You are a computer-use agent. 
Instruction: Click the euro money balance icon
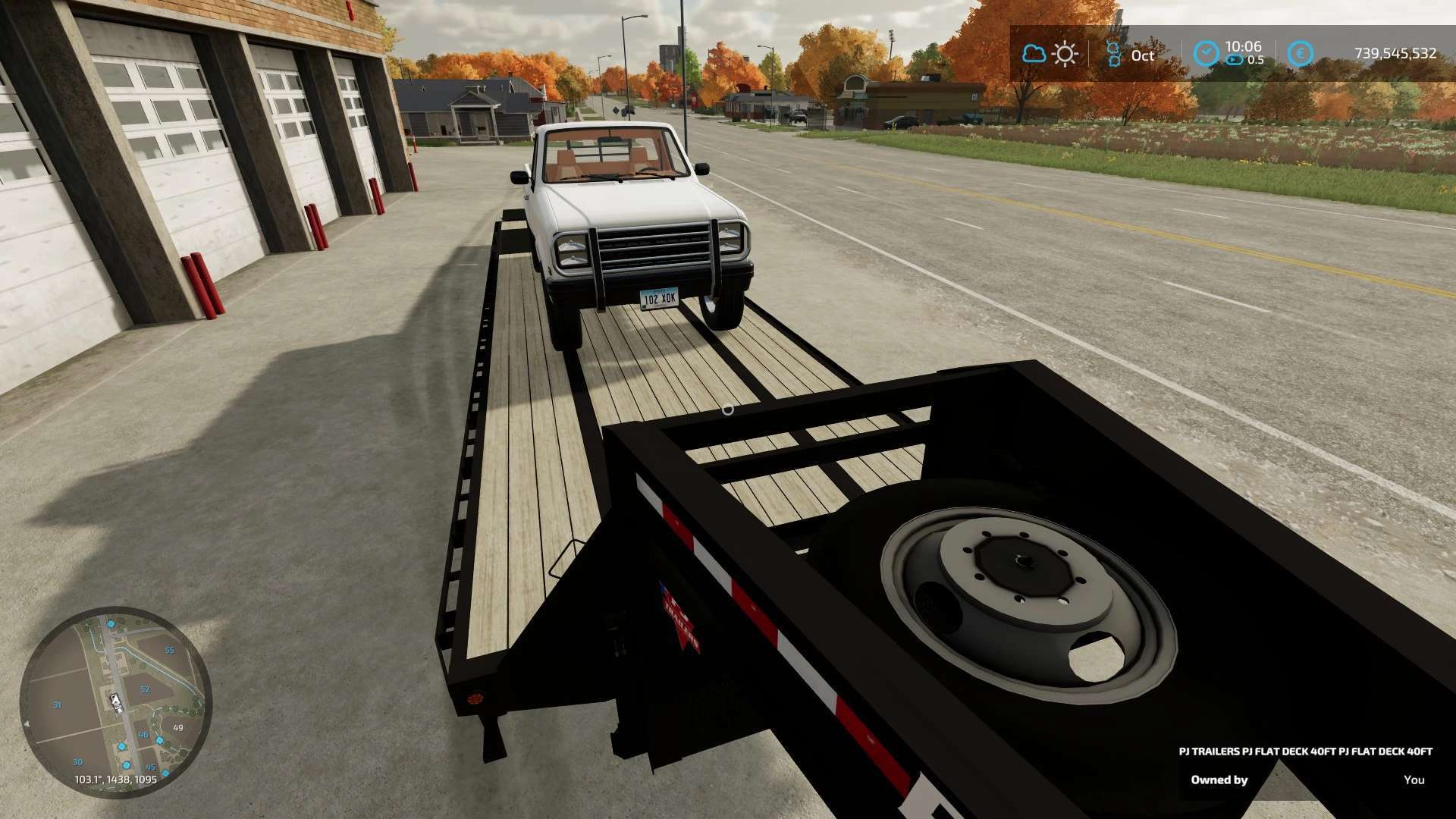click(1300, 54)
